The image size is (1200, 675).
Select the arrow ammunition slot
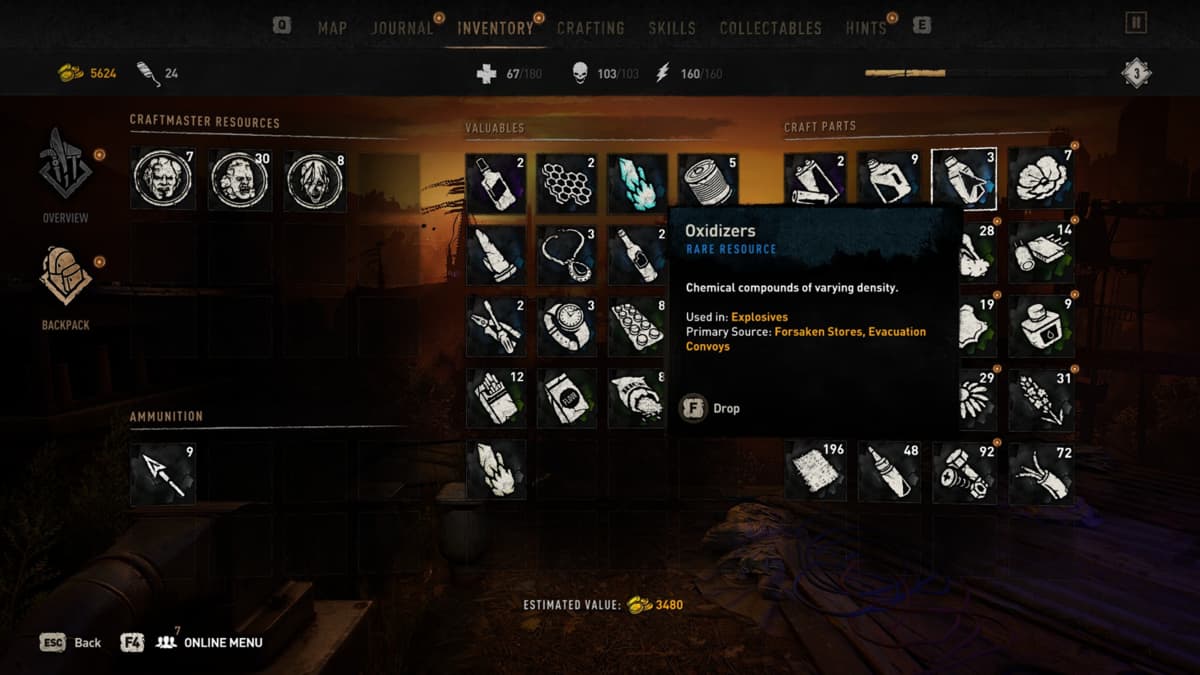point(163,474)
